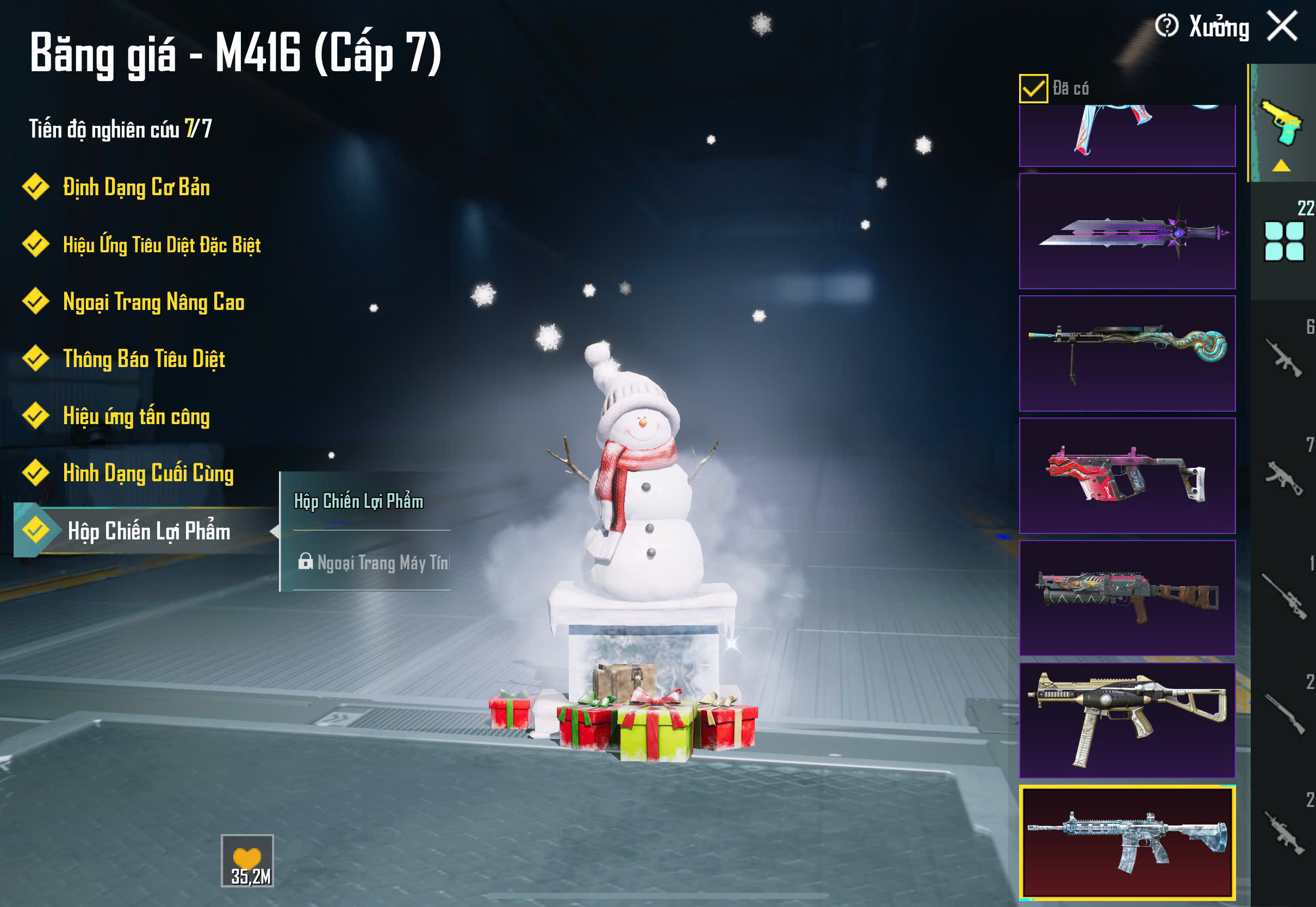Viewport: 1316px width, 907px height.
Task: Choose the Ngoại Trang Nâng Cao level
Action: pyautogui.click(x=153, y=302)
